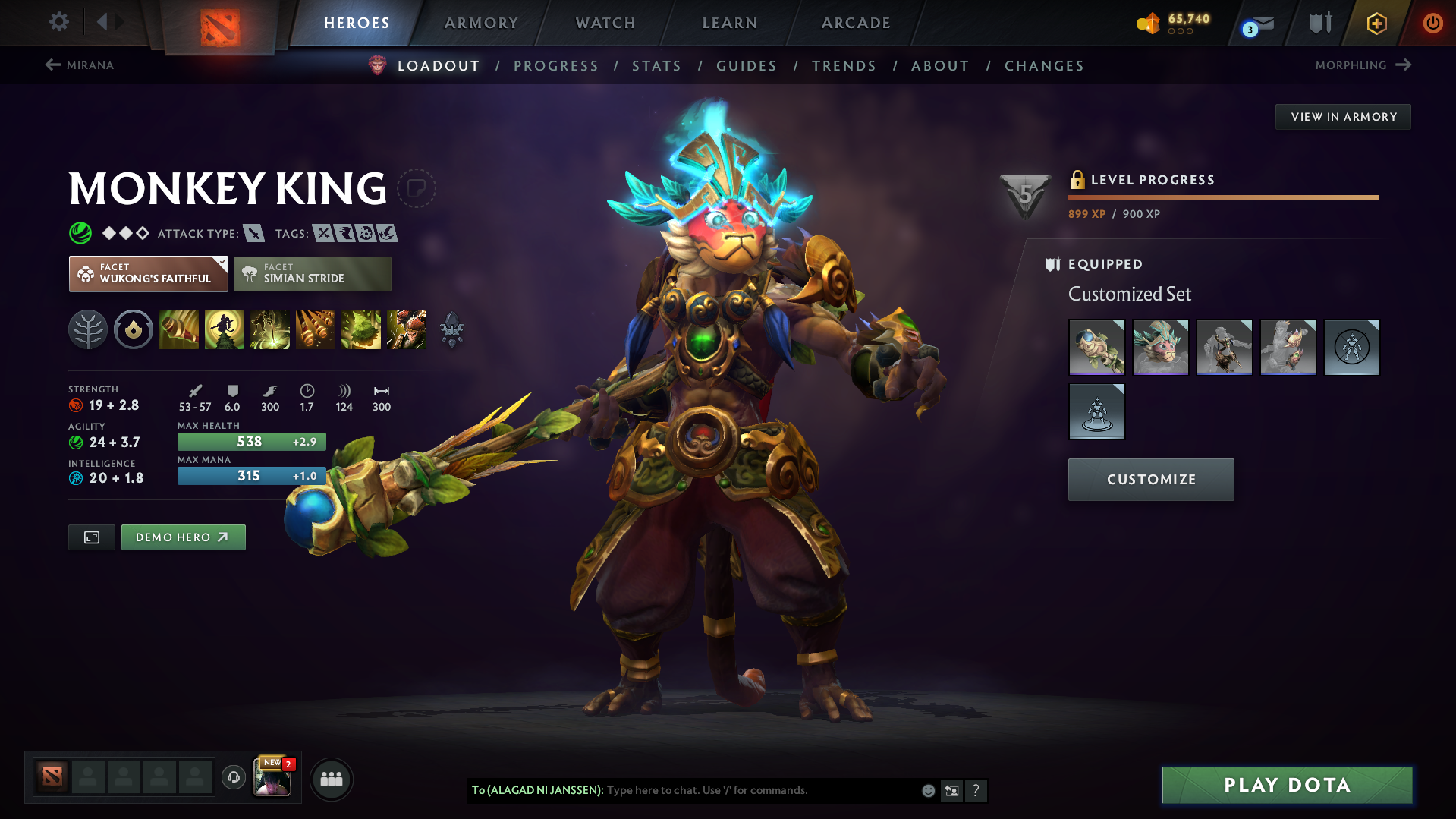This screenshot has width=1456, height=819.
Task: Click the headset voice chat icon
Action: click(x=233, y=778)
